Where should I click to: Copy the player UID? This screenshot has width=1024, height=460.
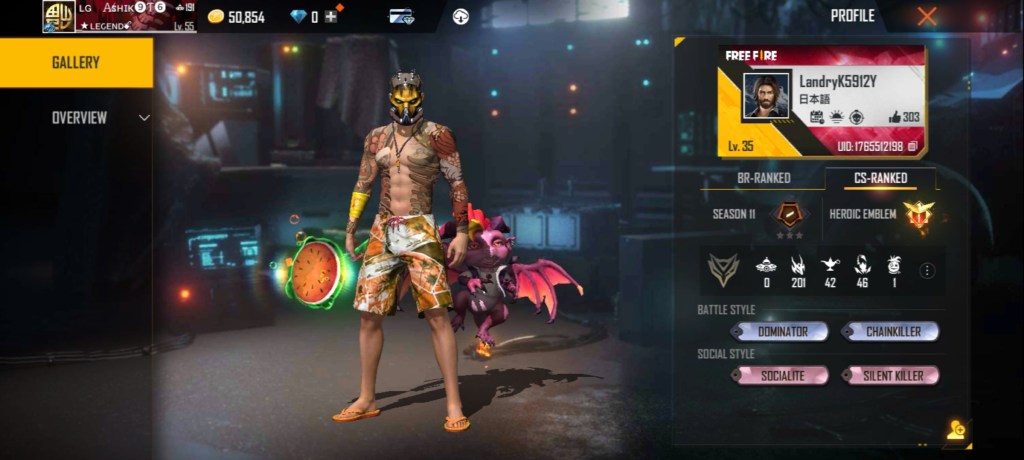[x=912, y=147]
